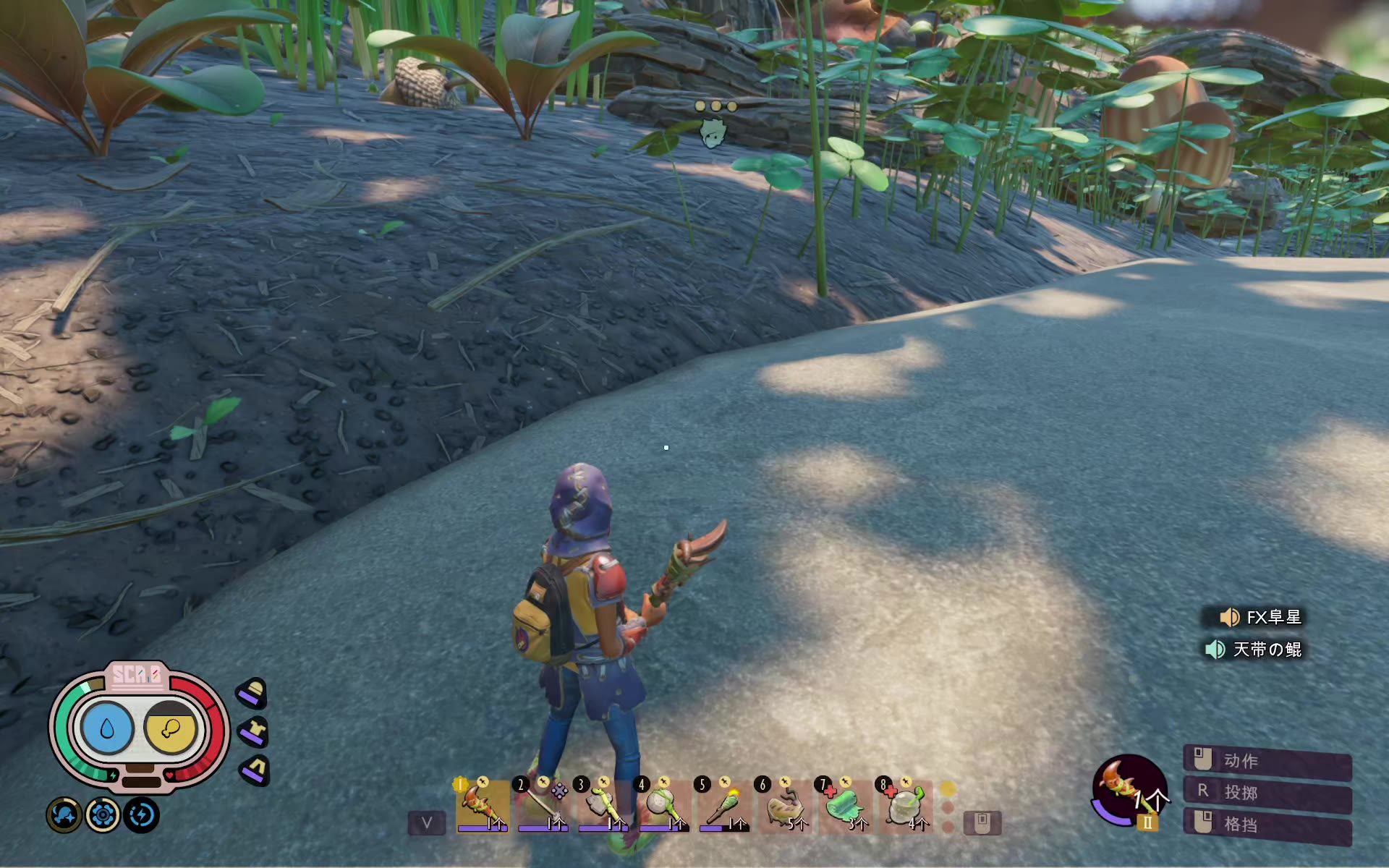
Task: Use the roasted food item in slot 6
Action: click(785, 806)
